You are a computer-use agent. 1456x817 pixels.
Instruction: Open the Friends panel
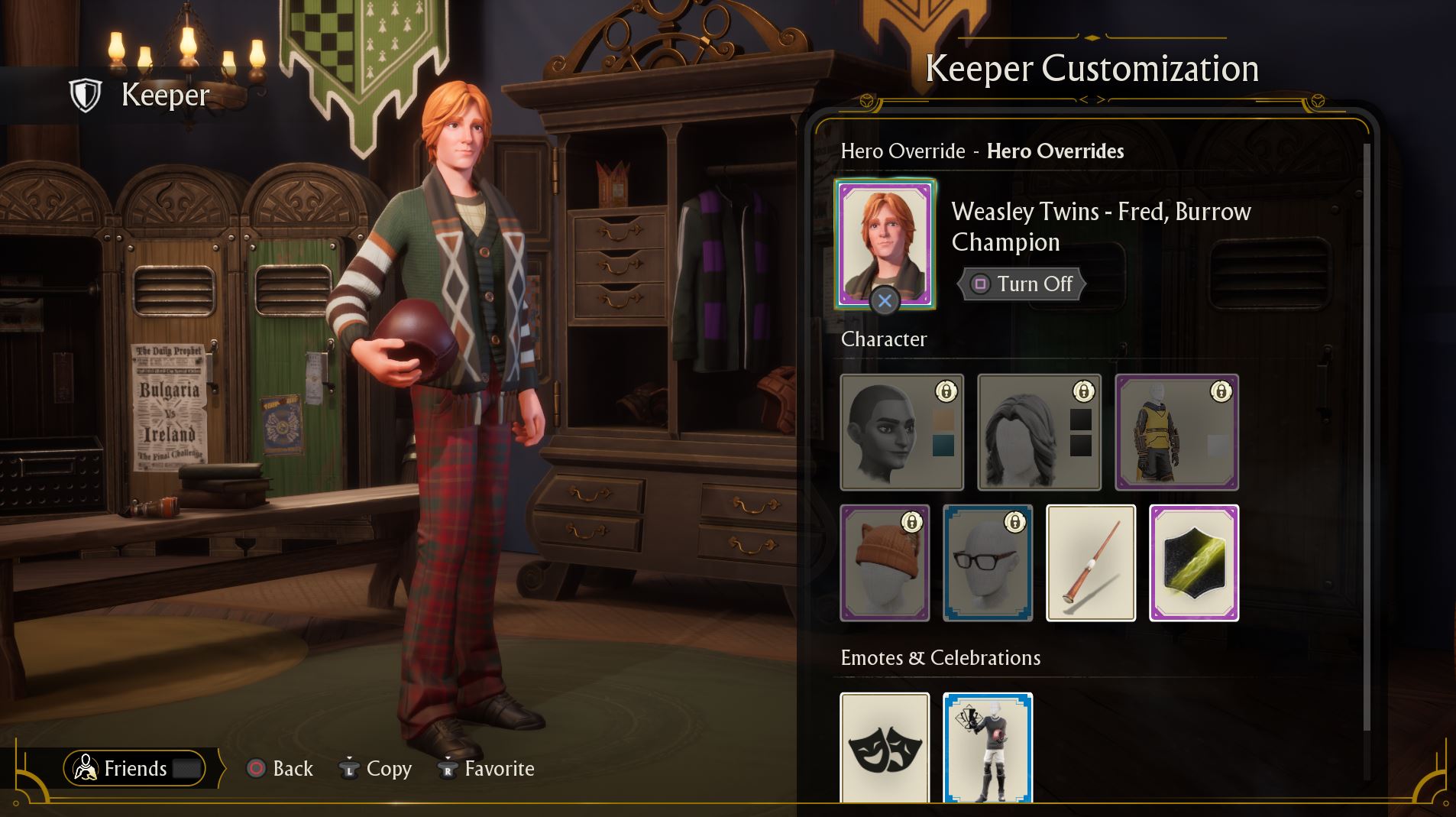(x=135, y=768)
